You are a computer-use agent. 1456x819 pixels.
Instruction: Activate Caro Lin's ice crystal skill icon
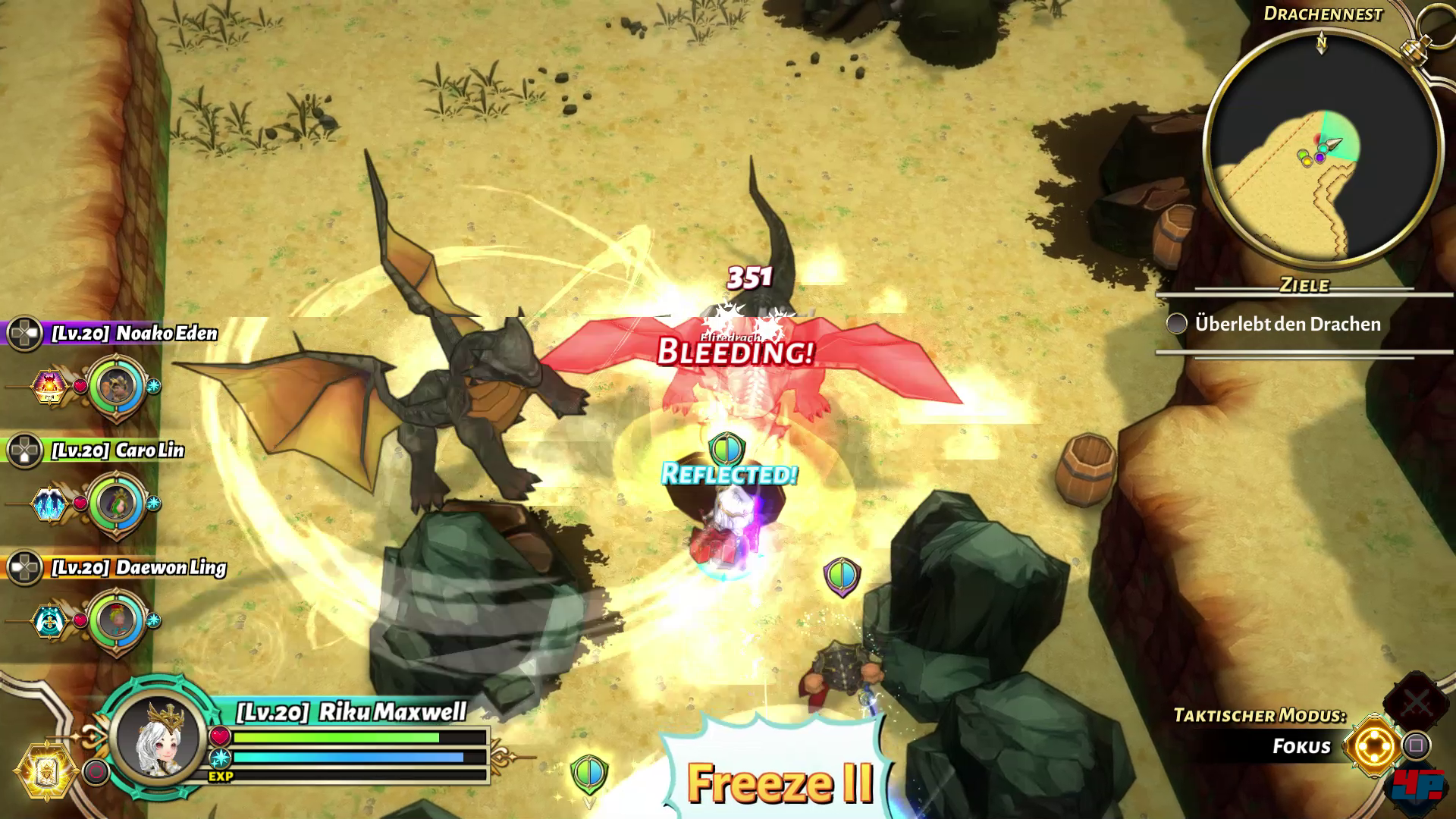click(49, 504)
